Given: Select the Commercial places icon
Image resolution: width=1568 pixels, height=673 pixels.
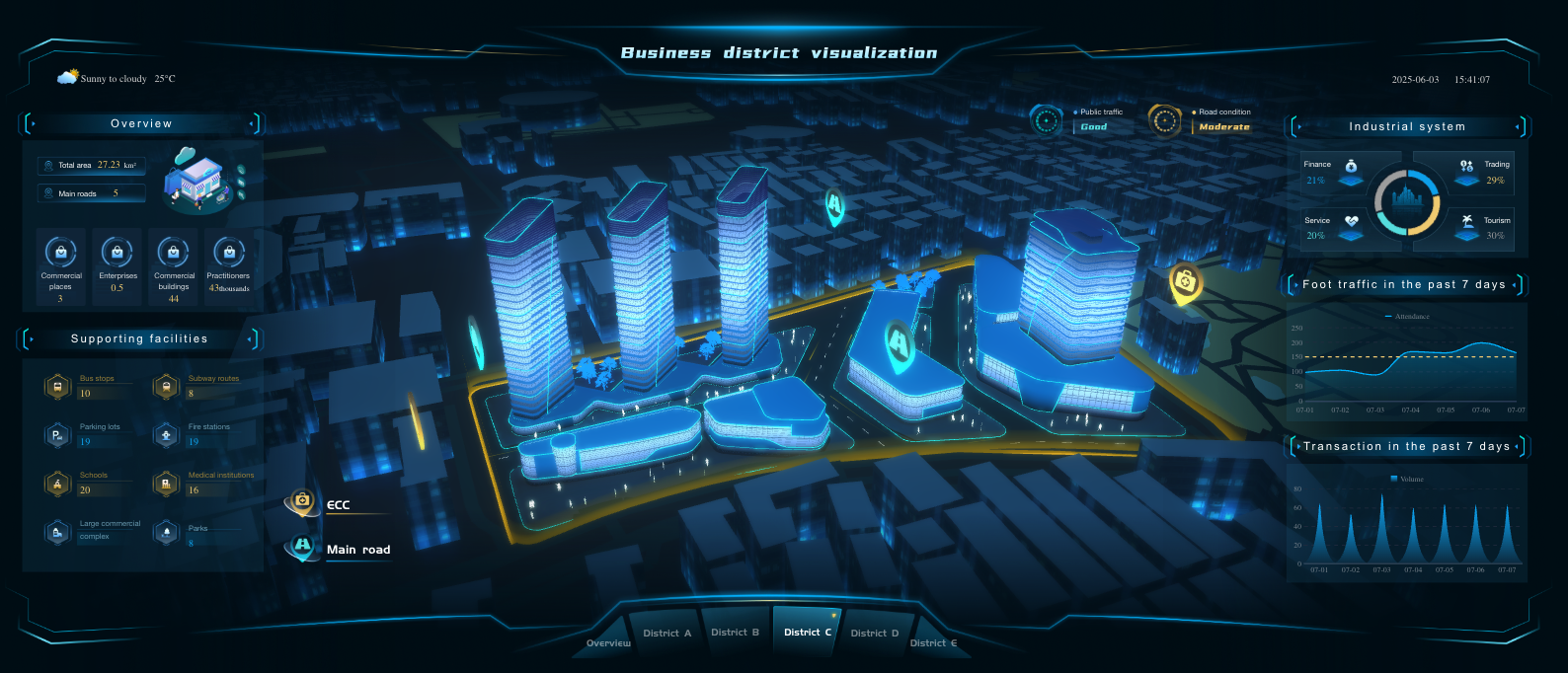Looking at the screenshot, I should (x=61, y=253).
